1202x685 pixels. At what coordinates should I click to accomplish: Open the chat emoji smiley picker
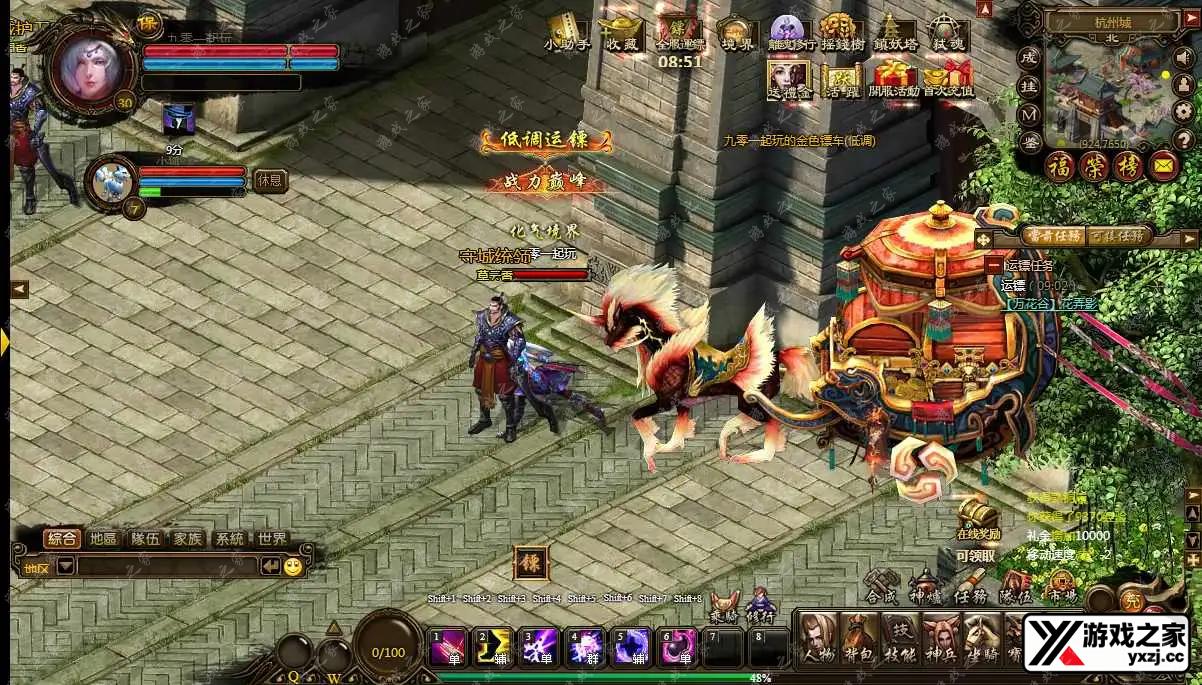point(292,566)
